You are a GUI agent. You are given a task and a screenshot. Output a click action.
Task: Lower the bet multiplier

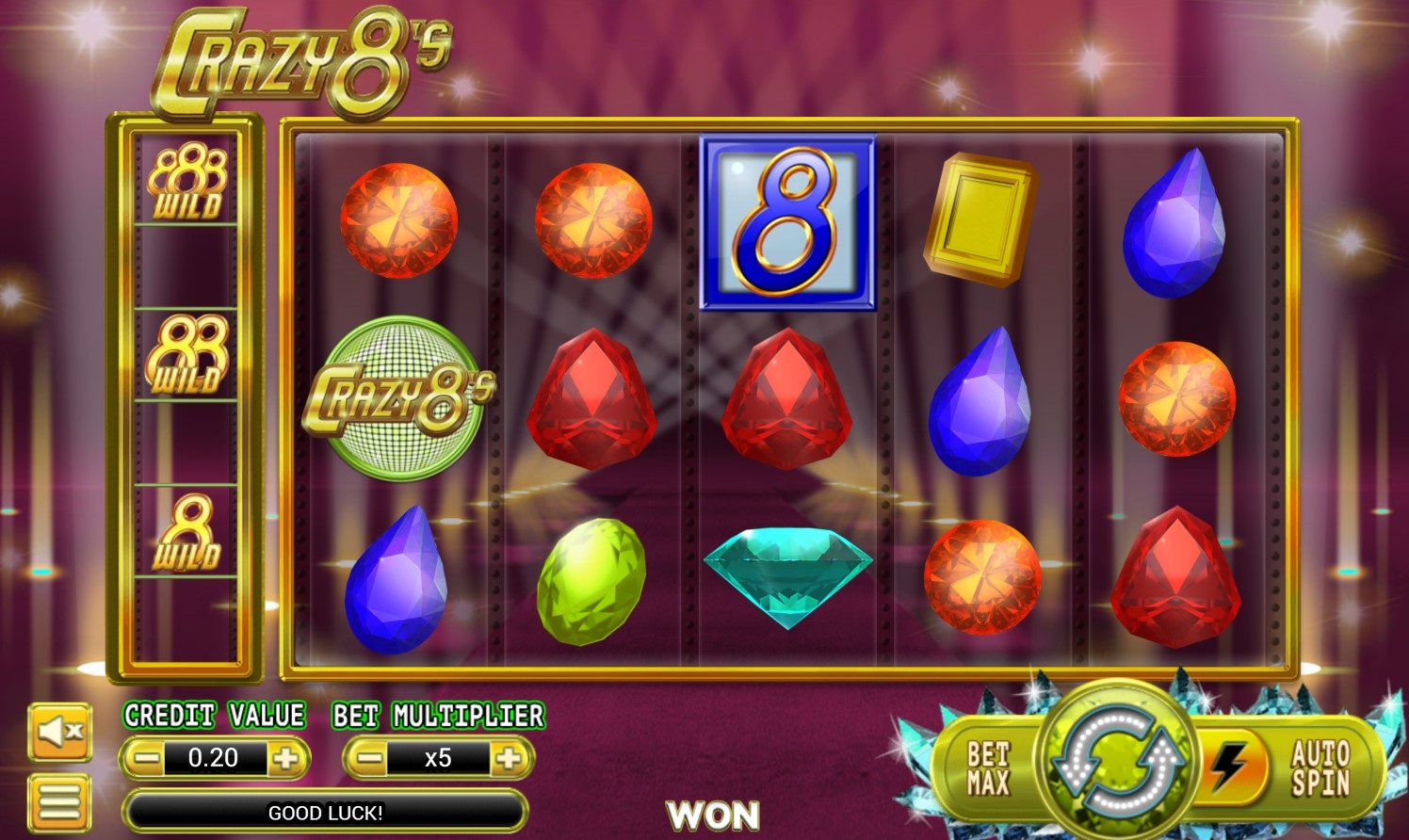pyautogui.click(x=369, y=758)
